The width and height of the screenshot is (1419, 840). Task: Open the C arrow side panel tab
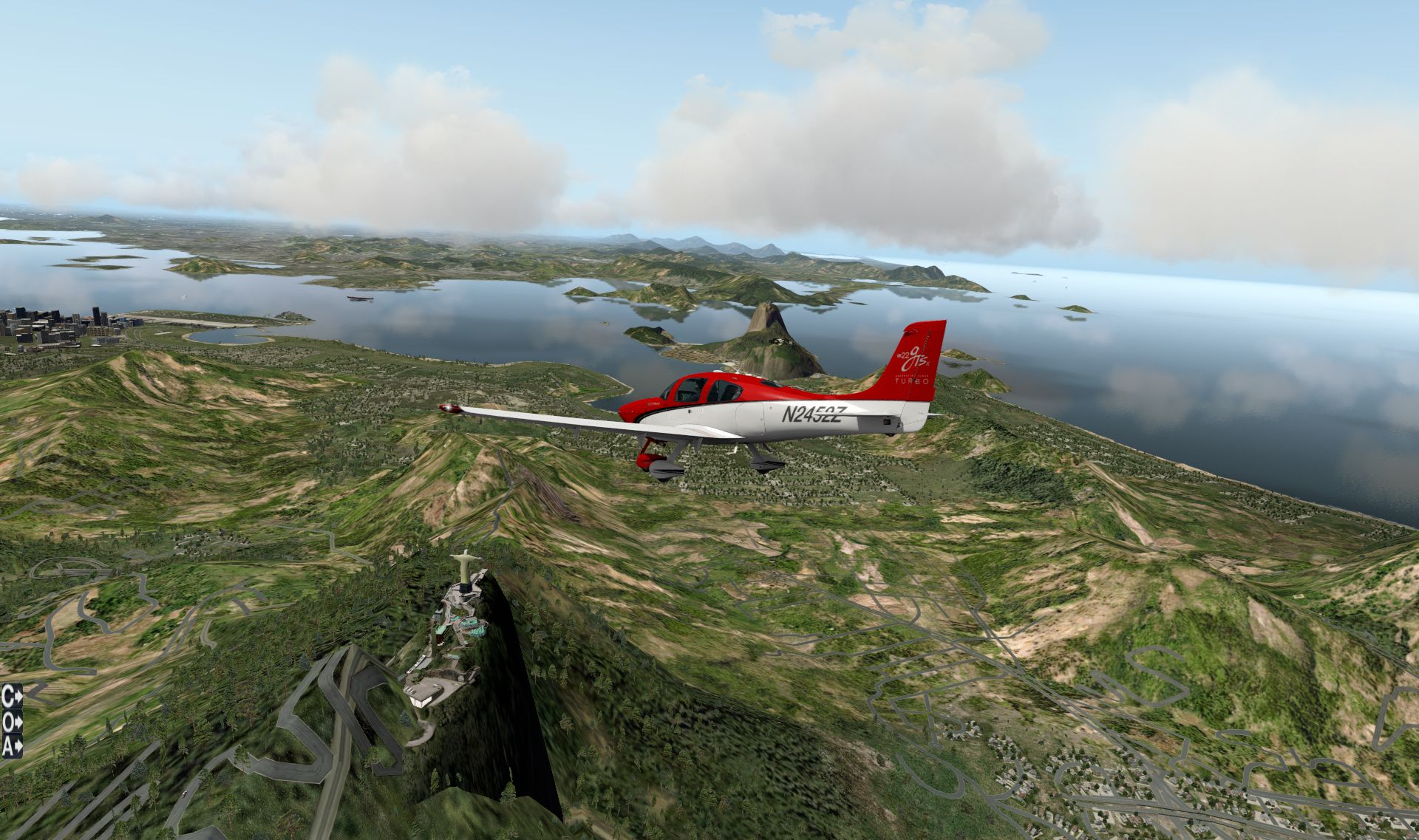point(11,695)
